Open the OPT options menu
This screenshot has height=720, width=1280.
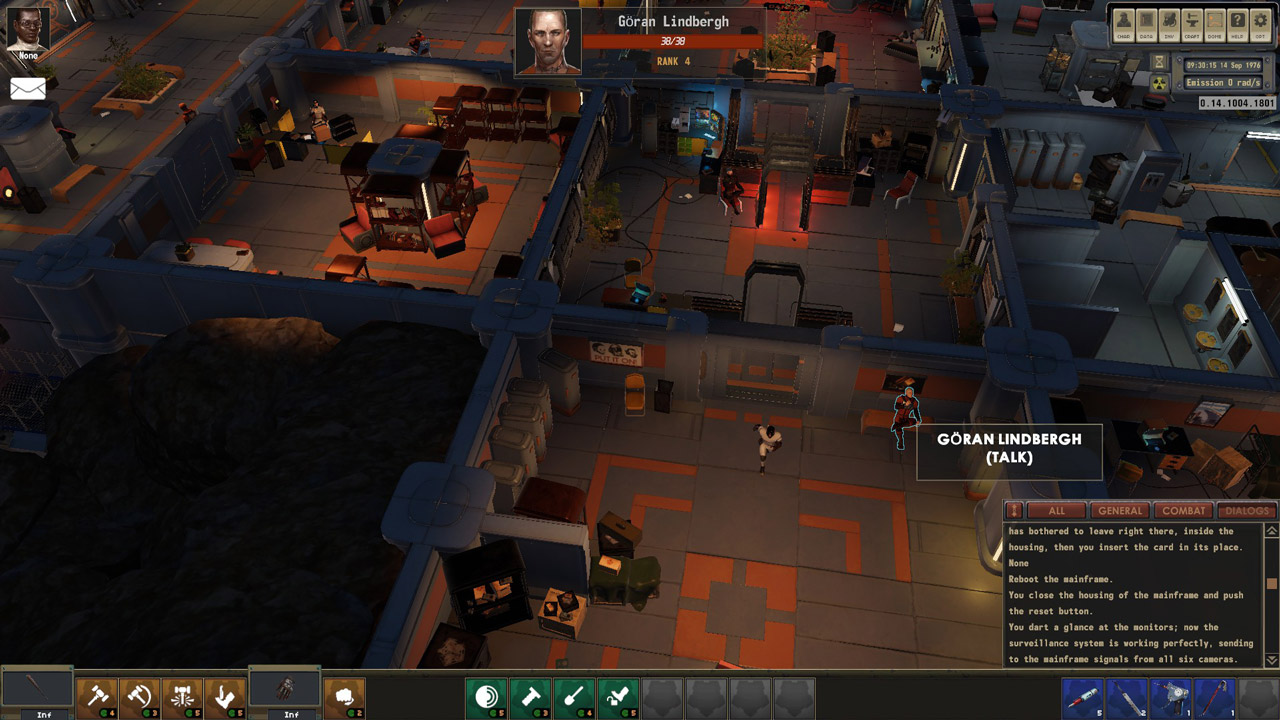(1260, 23)
